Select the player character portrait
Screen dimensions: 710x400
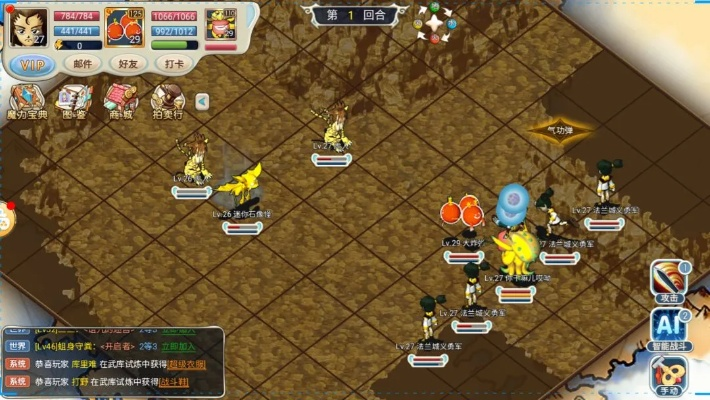point(28,27)
